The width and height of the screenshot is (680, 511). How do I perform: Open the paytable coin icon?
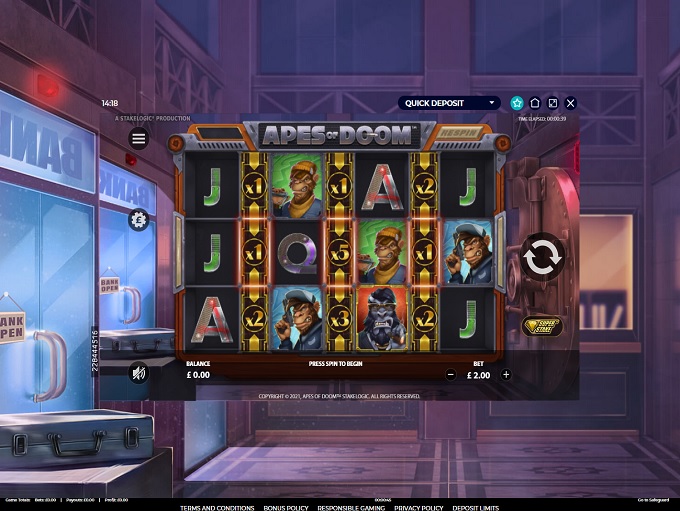pyautogui.click(x=139, y=220)
